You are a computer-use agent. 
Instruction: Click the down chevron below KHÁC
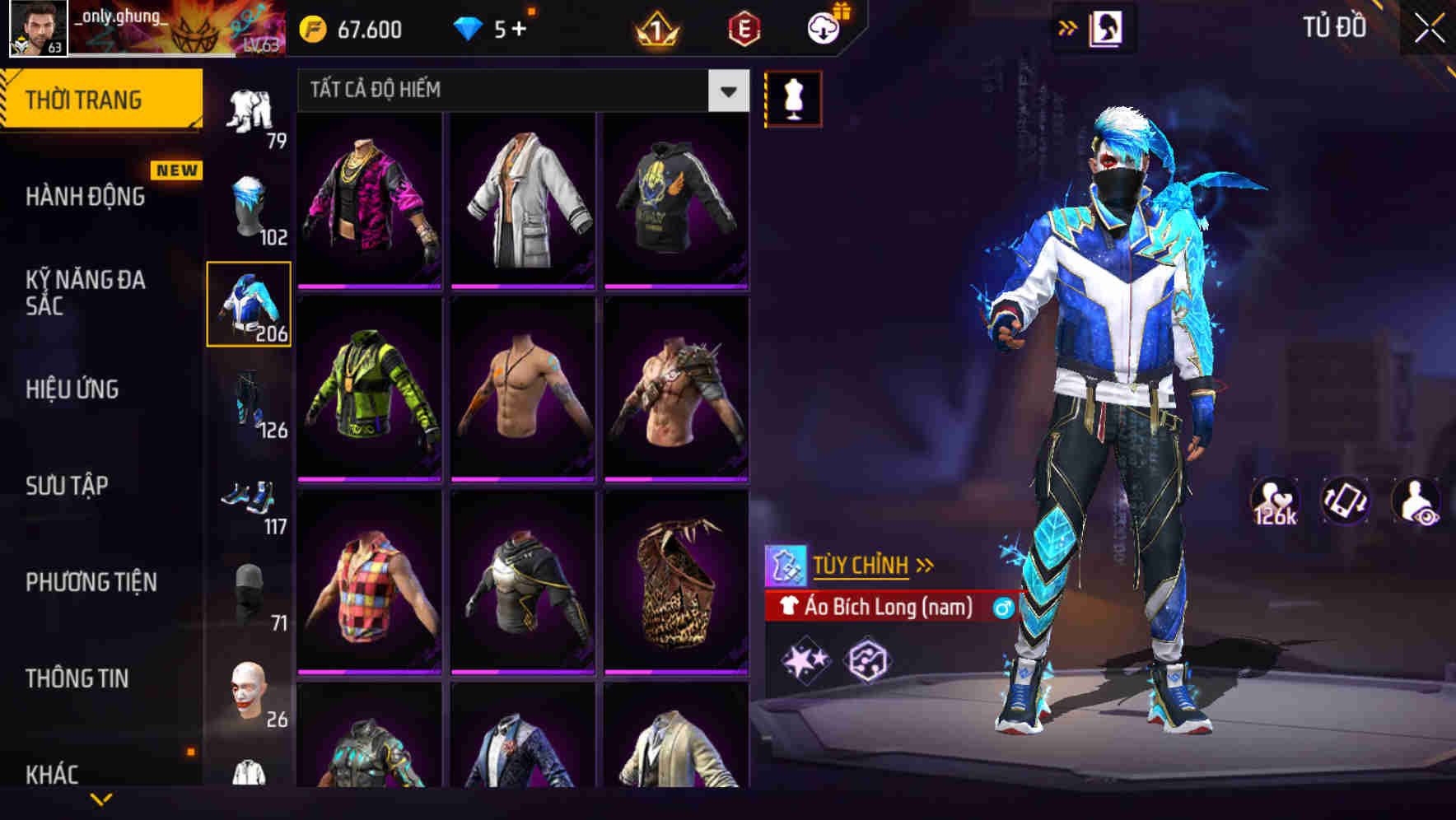click(103, 797)
